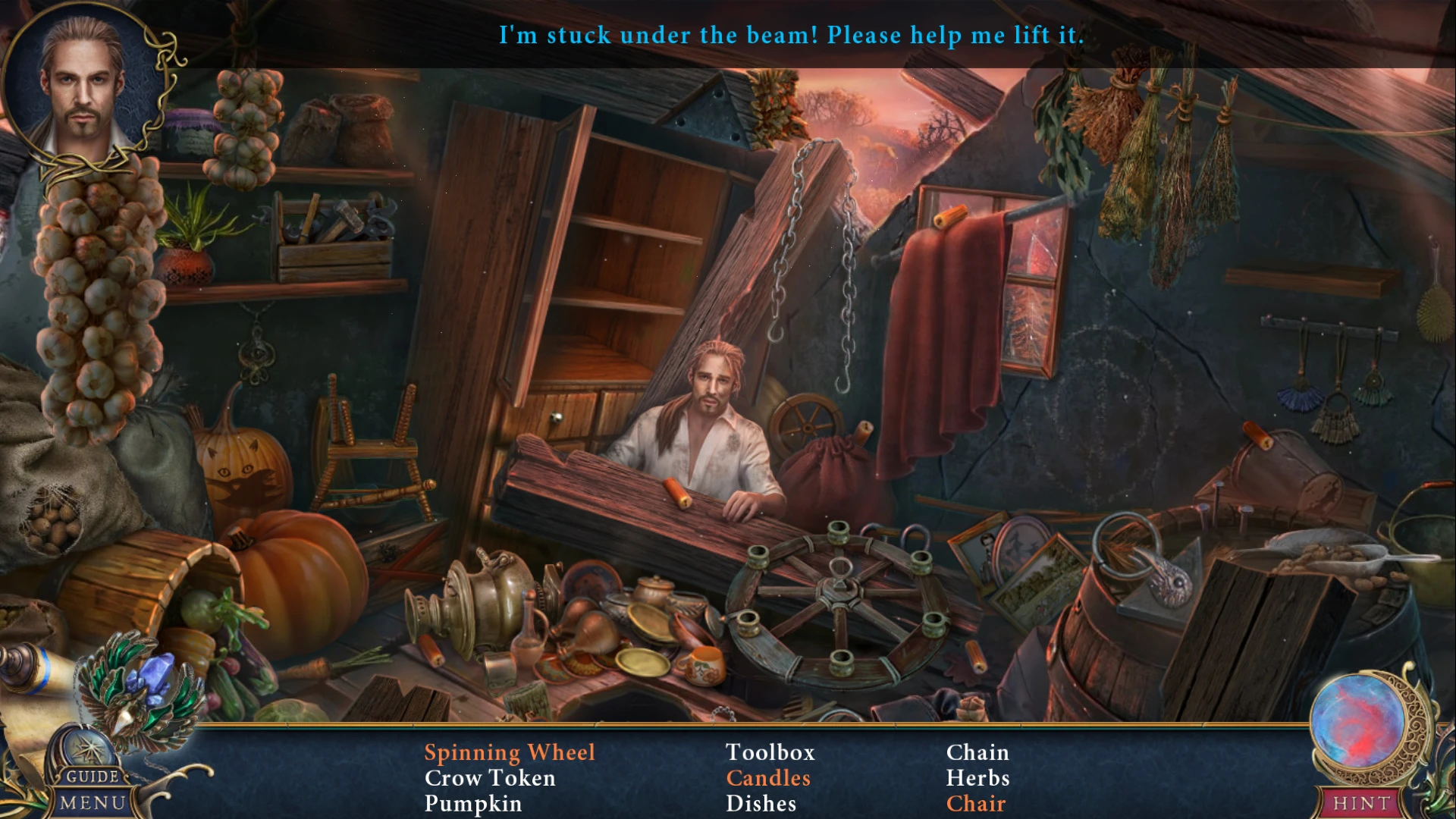
Task: Select Crow Token in the item list
Action: 490,778
